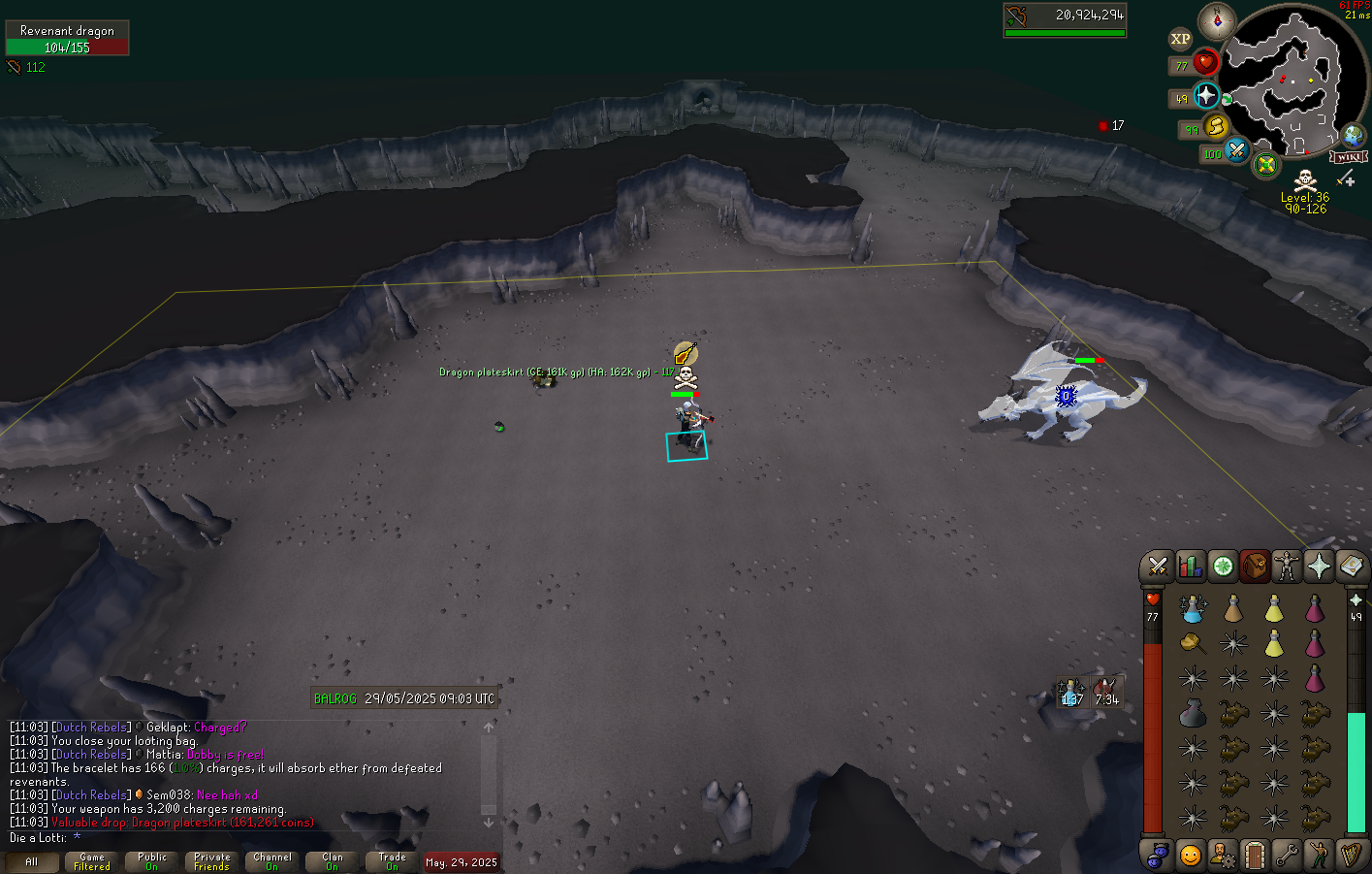
Task: Open the Wiki lookup banner
Action: [1349, 156]
